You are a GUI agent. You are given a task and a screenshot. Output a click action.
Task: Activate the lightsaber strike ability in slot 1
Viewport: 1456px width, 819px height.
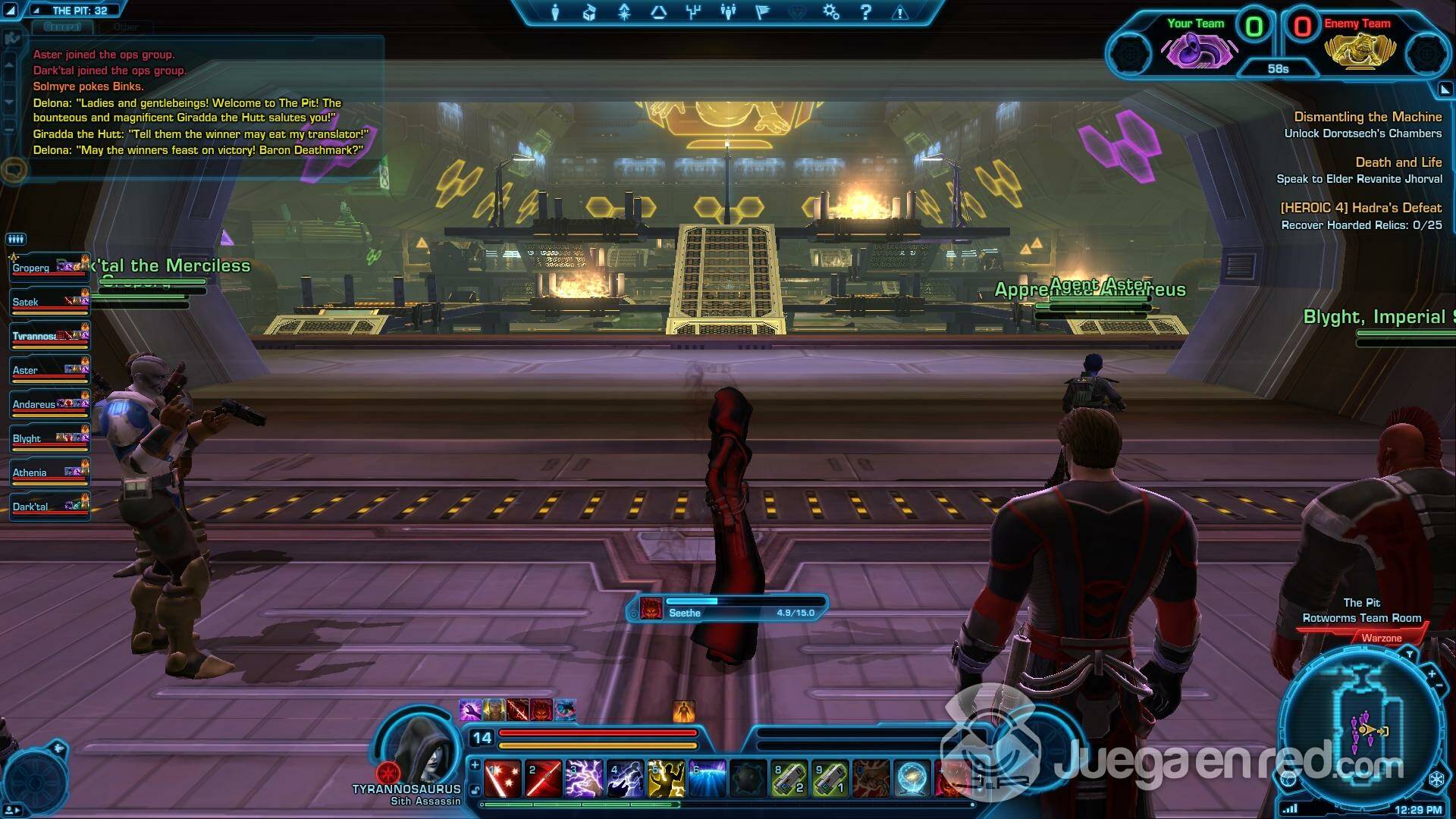[502, 779]
